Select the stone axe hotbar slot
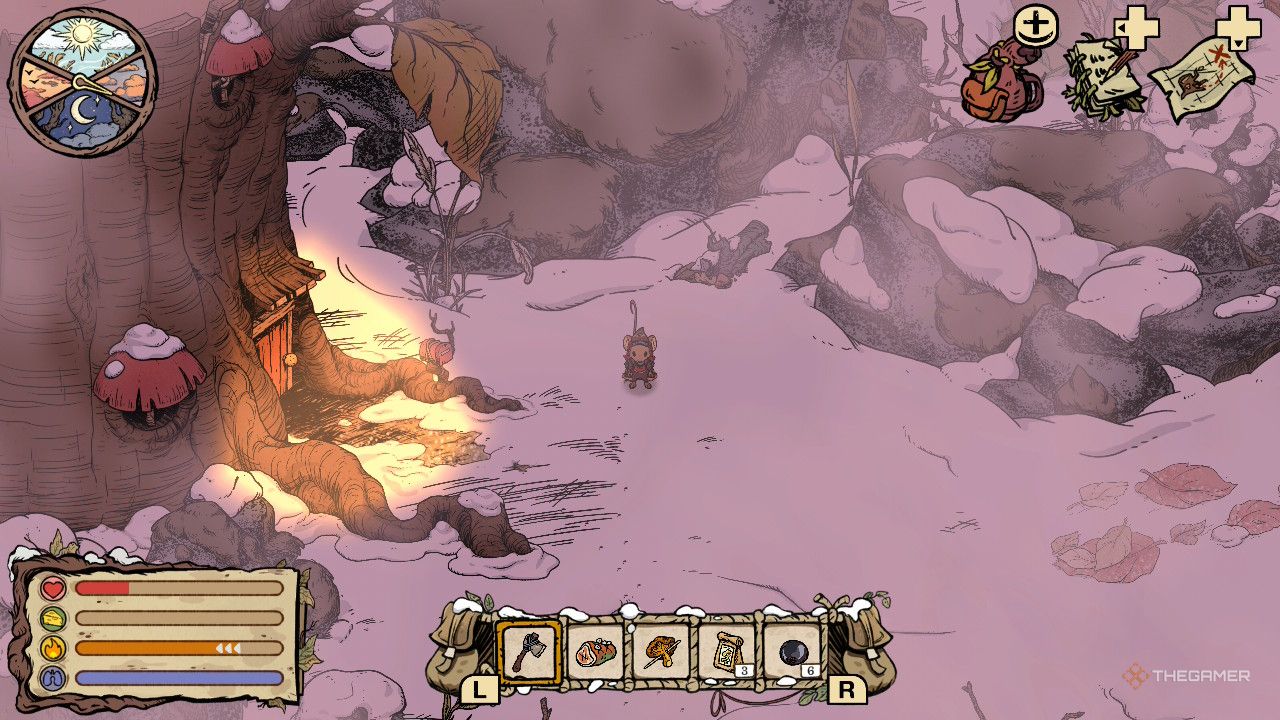This screenshot has width=1280, height=720. pyautogui.click(x=529, y=652)
